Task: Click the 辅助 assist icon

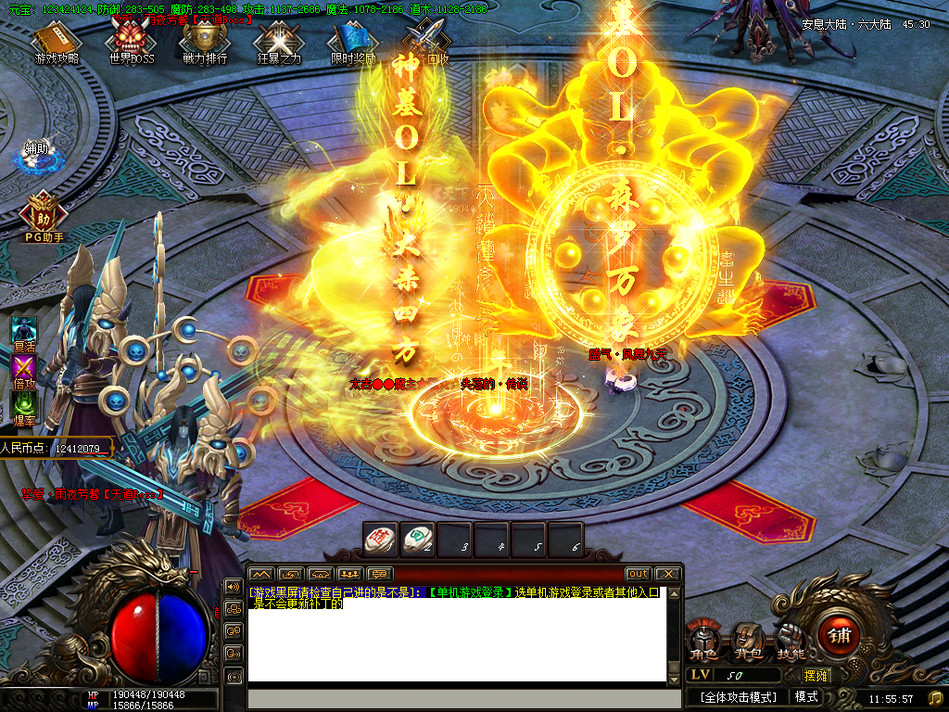Action: 37,154
